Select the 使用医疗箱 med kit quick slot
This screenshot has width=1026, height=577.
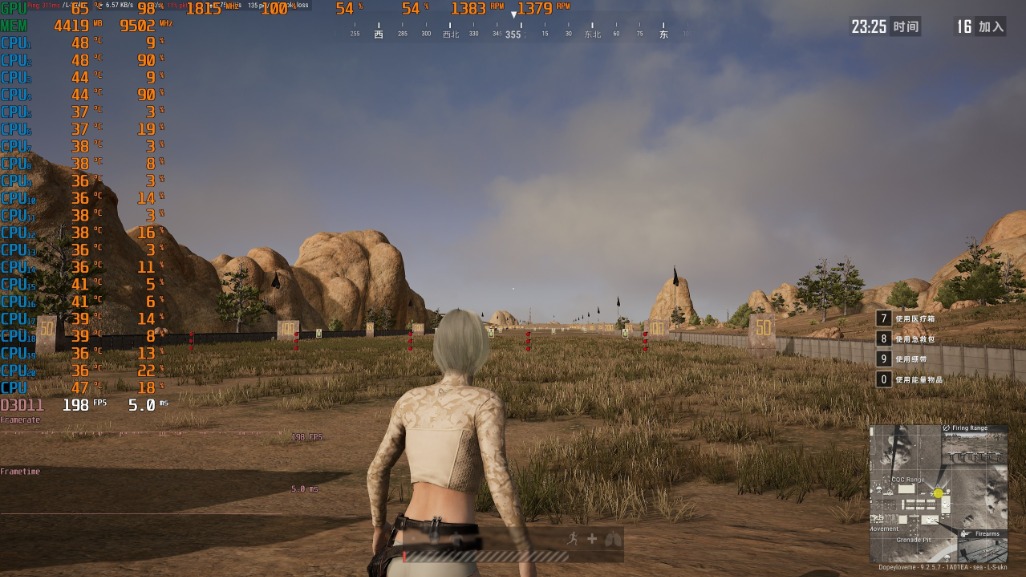coord(910,319)
